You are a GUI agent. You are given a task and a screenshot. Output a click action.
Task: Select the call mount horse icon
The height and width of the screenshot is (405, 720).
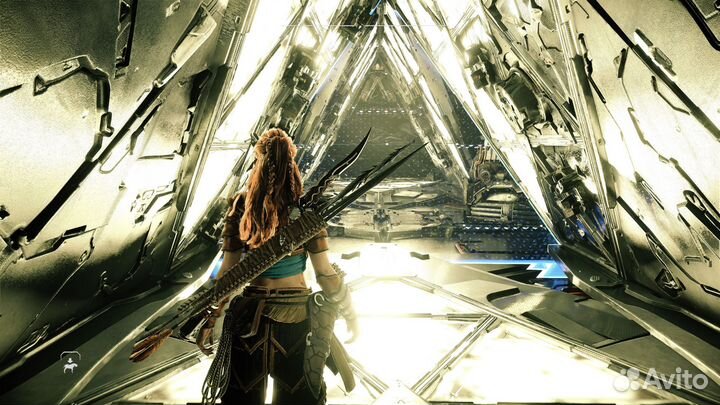[x=71, y=362]
